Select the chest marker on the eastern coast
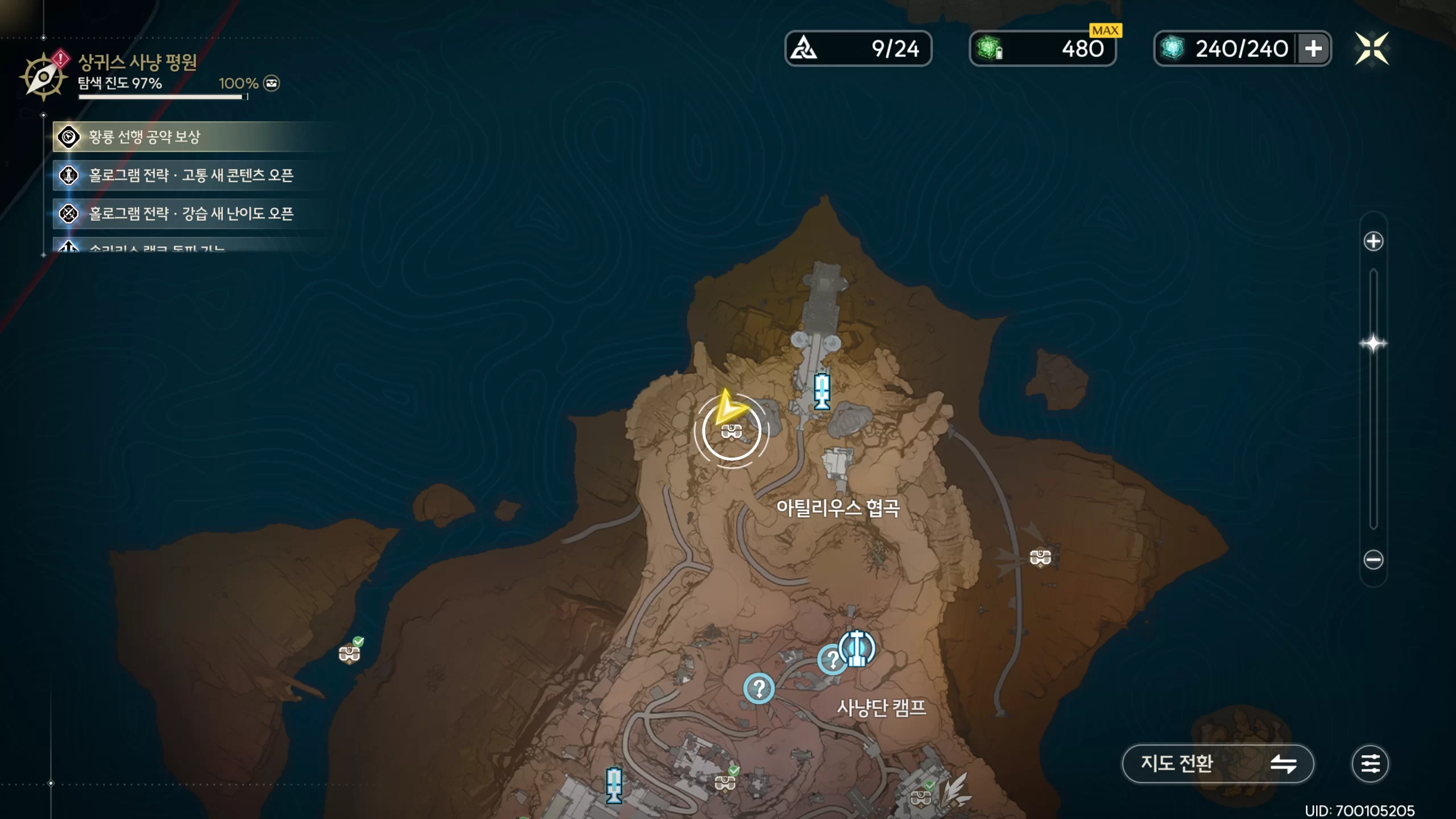Viewport: 1456px width, 819px height. [1040, 557]
